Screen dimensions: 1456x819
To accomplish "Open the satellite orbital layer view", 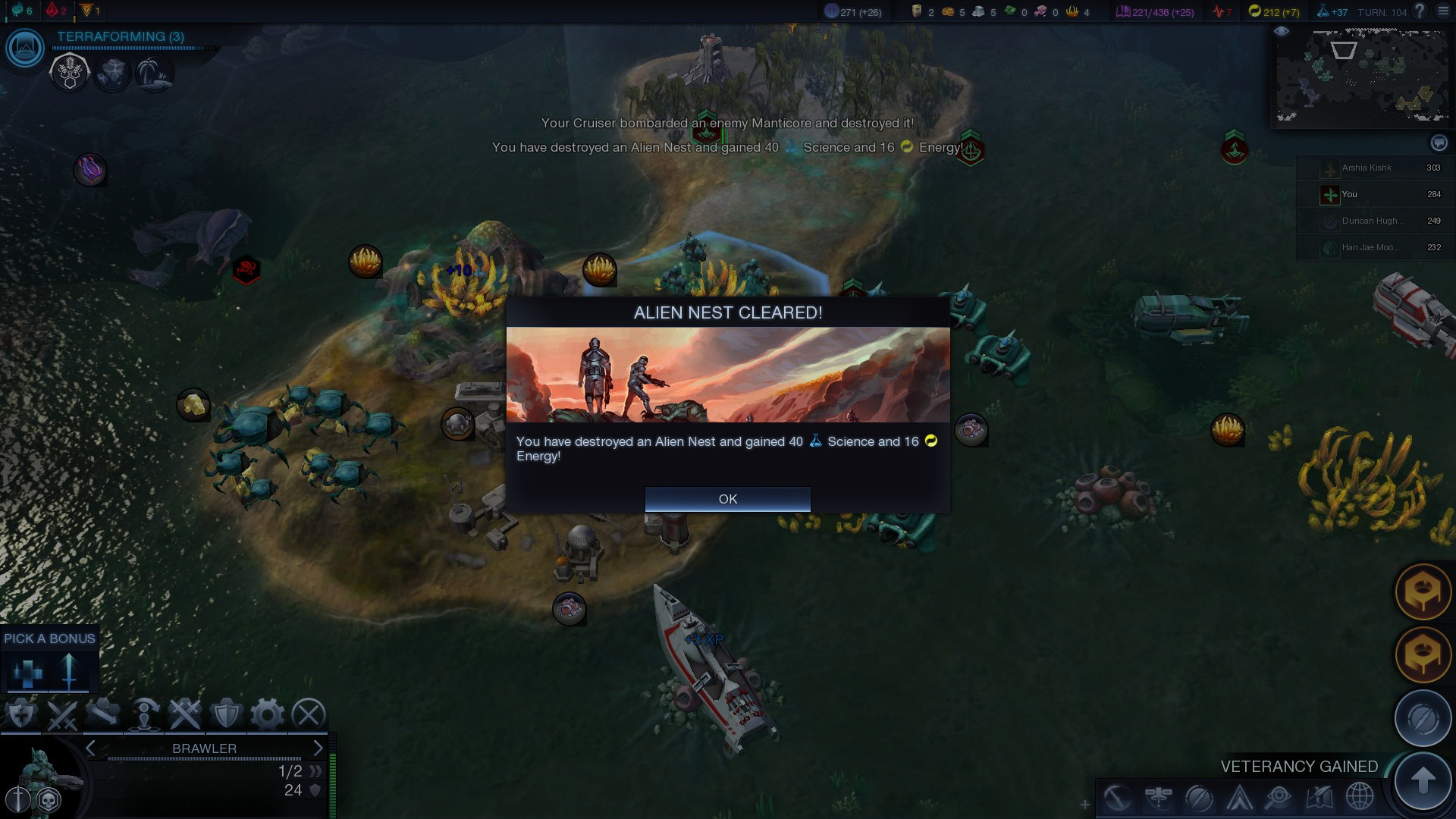I will 1159,797.
